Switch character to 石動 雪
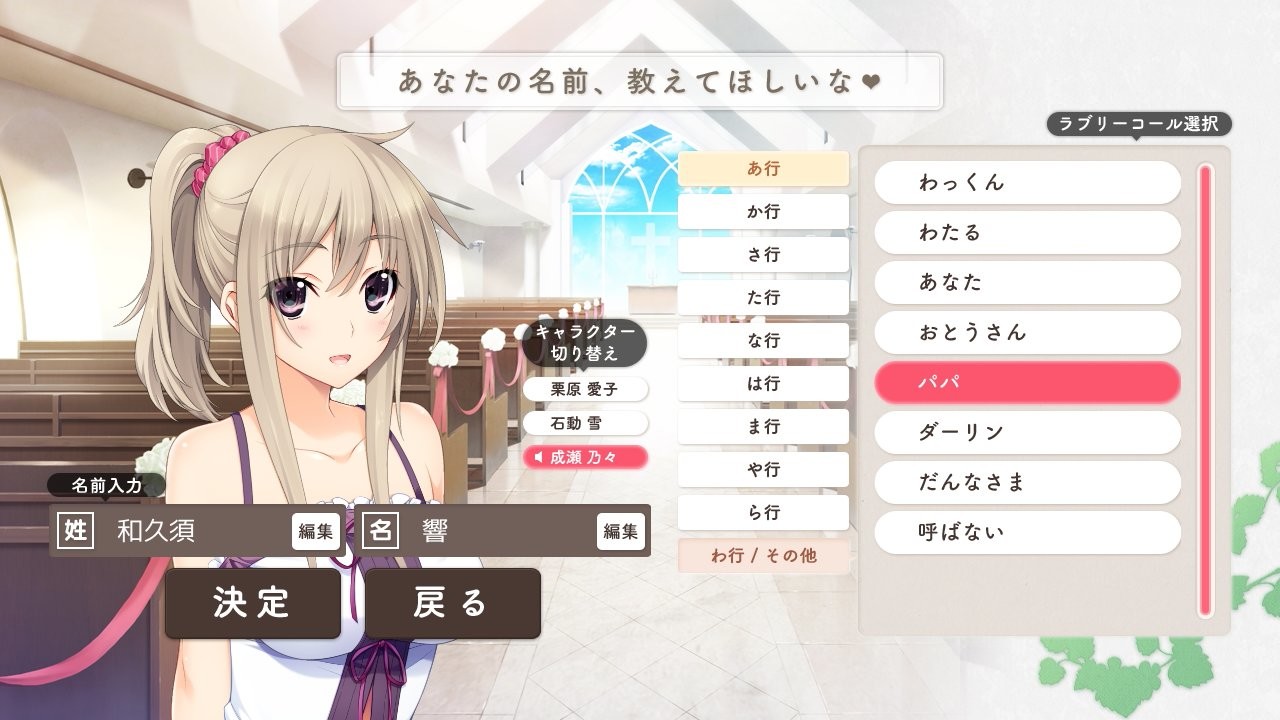The height and width of the screenshot is (720, 1280). [585, 423]
